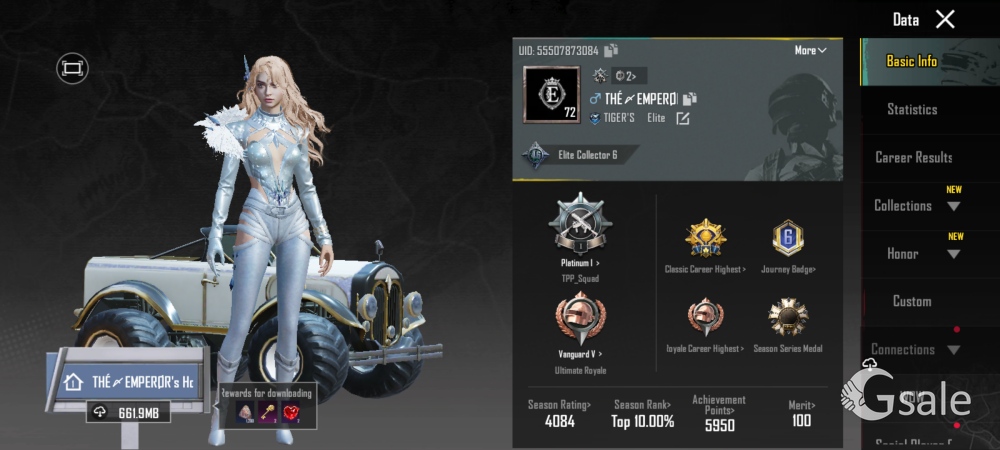The height and width of the screenshot is (450, 1000).
Task: Open the More dropdown on profile card
Action: [x=810, y=50]
